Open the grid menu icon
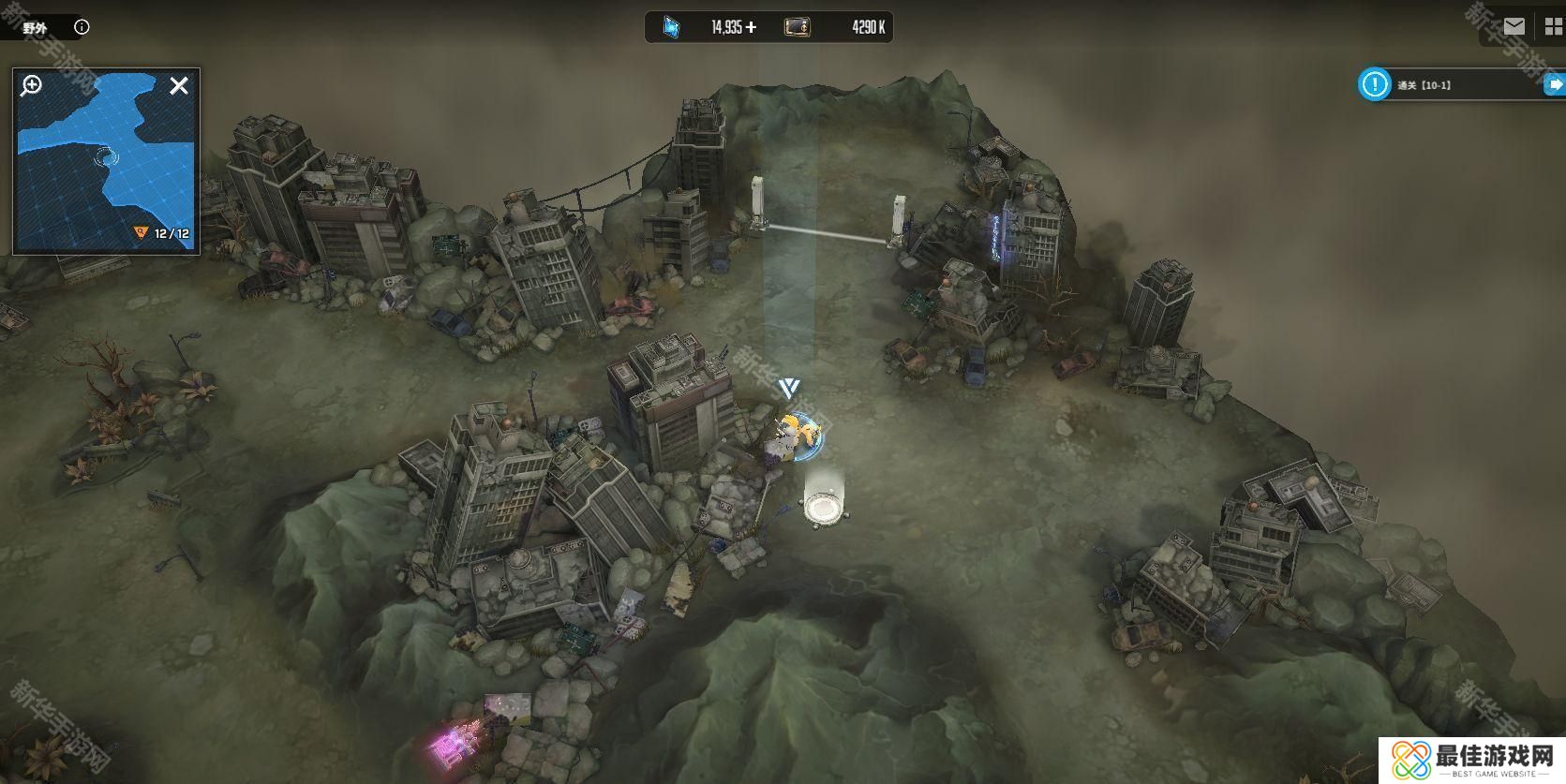This screenshot has height=784, width=1566. (1554, 27)
